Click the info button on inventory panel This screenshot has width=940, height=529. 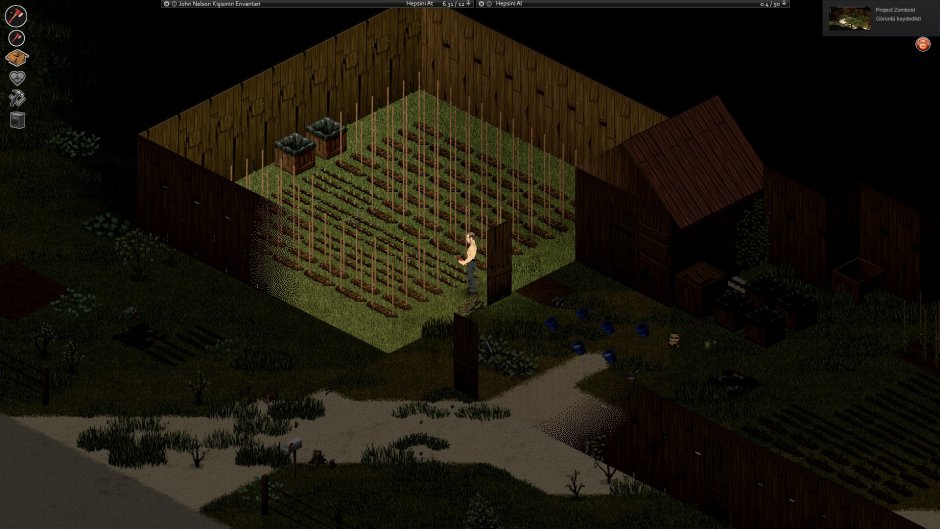click(174, 4)
